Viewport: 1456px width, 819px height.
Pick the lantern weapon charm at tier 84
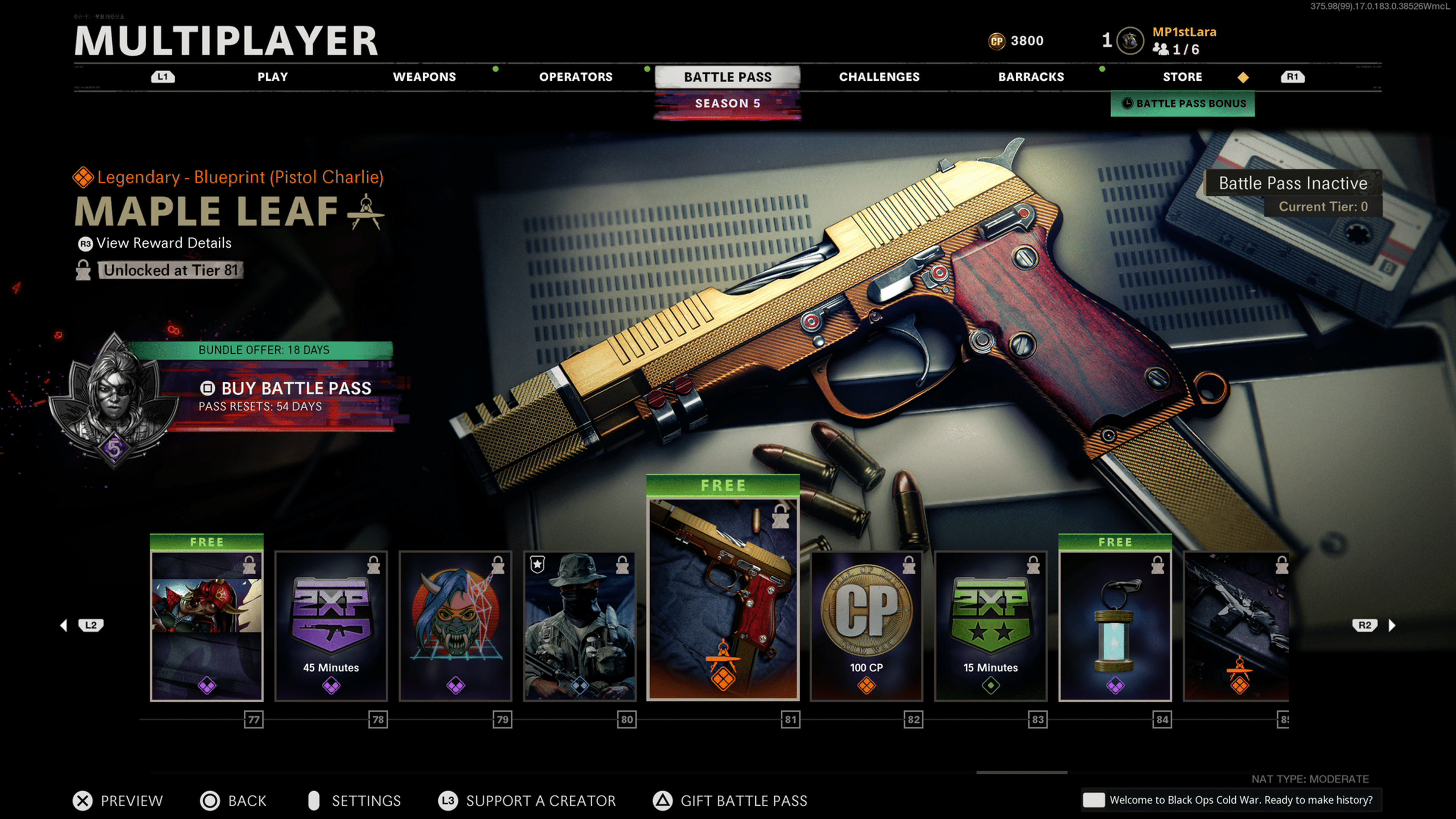1115,626
